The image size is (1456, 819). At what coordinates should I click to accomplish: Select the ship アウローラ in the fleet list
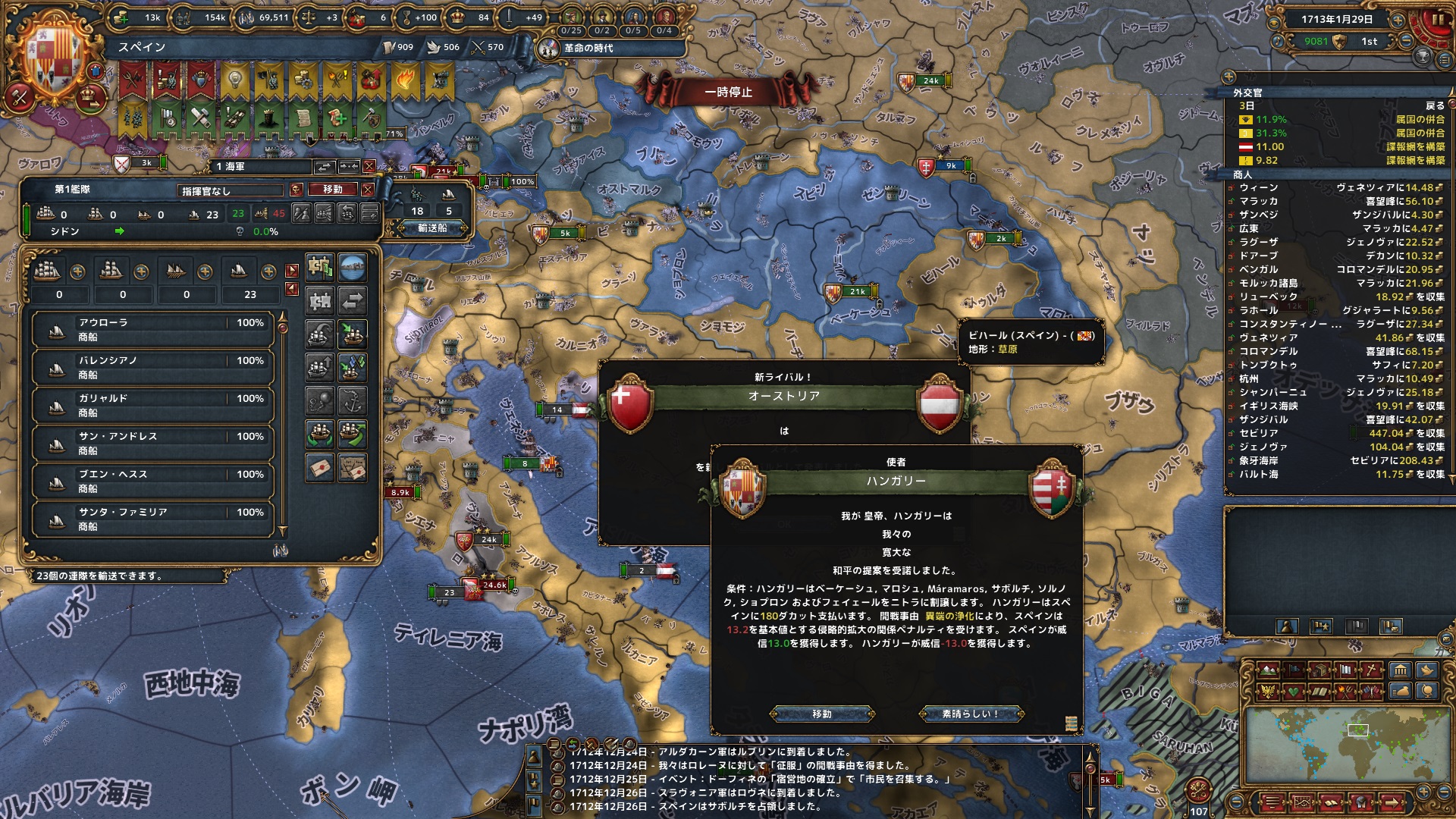coord(152,330)
